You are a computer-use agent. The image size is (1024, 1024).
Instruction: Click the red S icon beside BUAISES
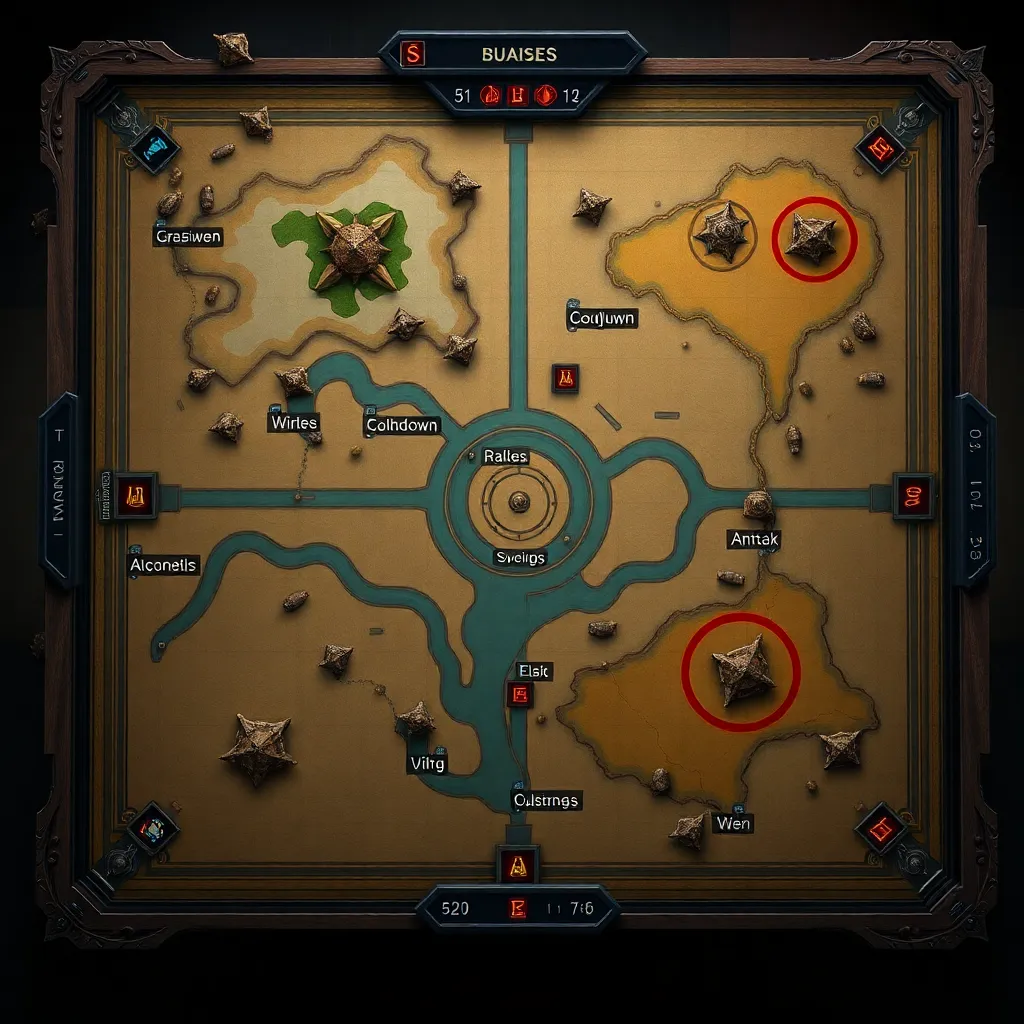(x=412, y=53)
